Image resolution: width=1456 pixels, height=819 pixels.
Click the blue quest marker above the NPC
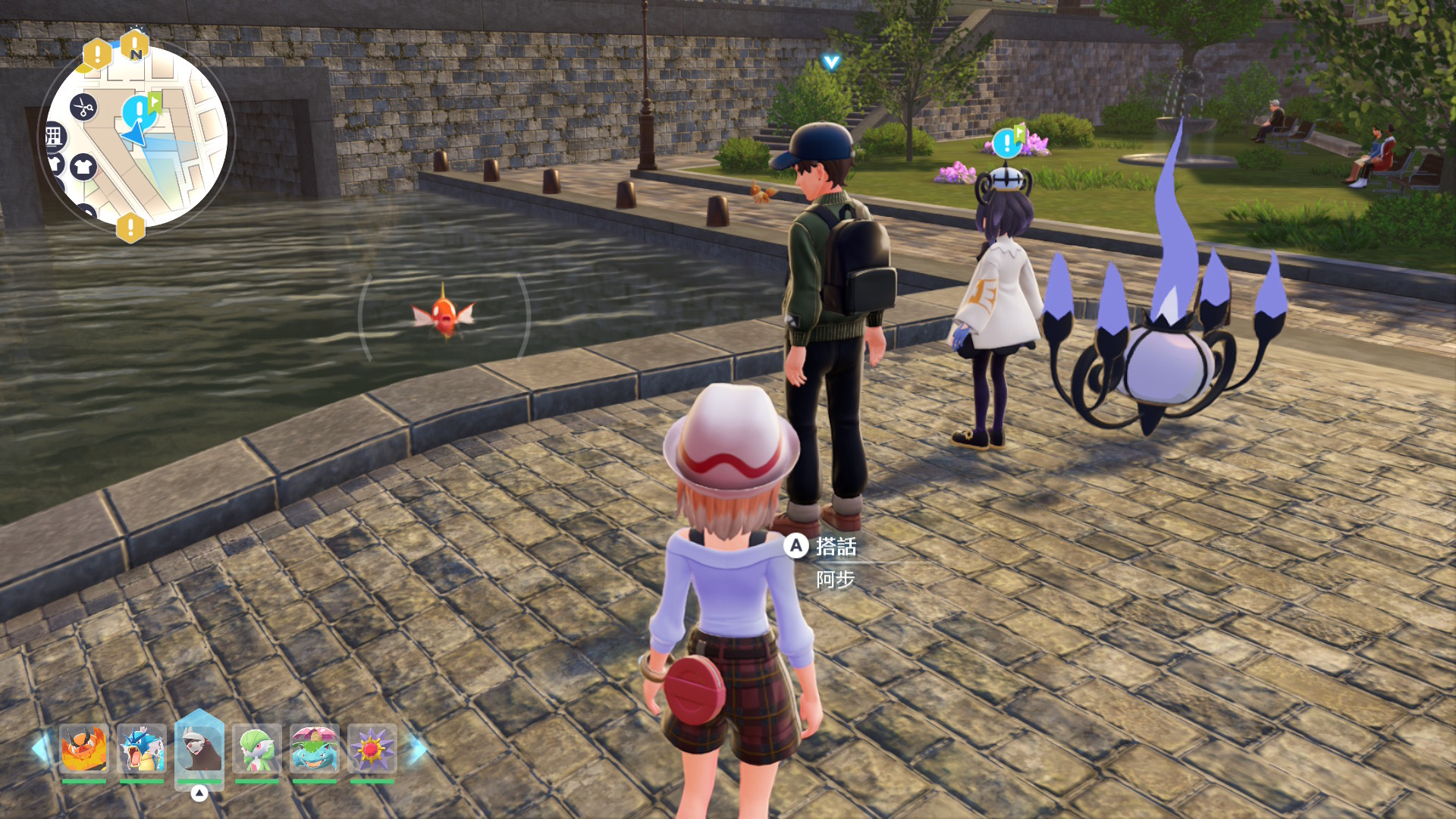1007,142
